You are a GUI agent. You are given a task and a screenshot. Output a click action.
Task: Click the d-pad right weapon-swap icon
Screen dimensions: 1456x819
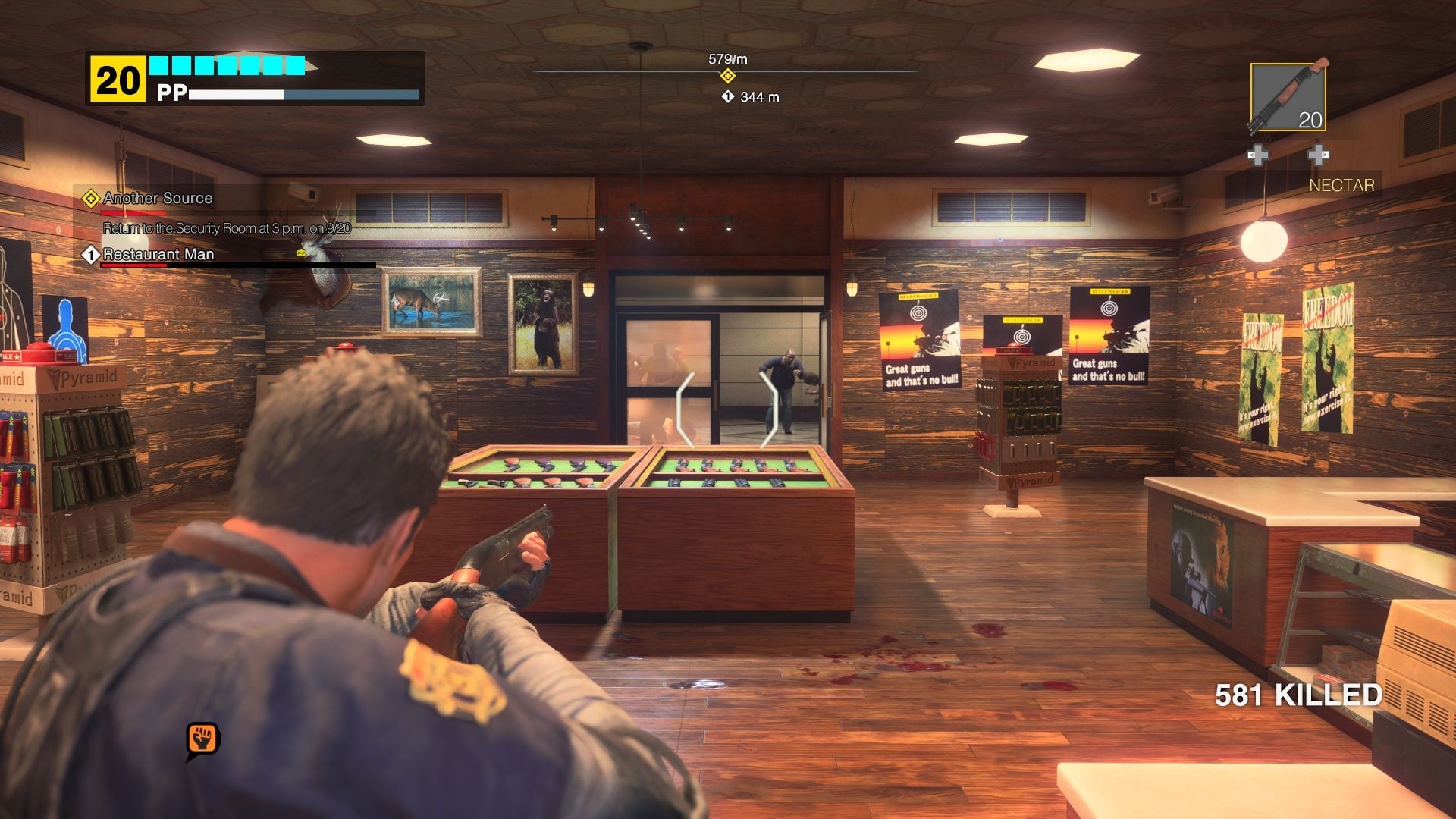pyautogui.click(x=1317, y=155)
